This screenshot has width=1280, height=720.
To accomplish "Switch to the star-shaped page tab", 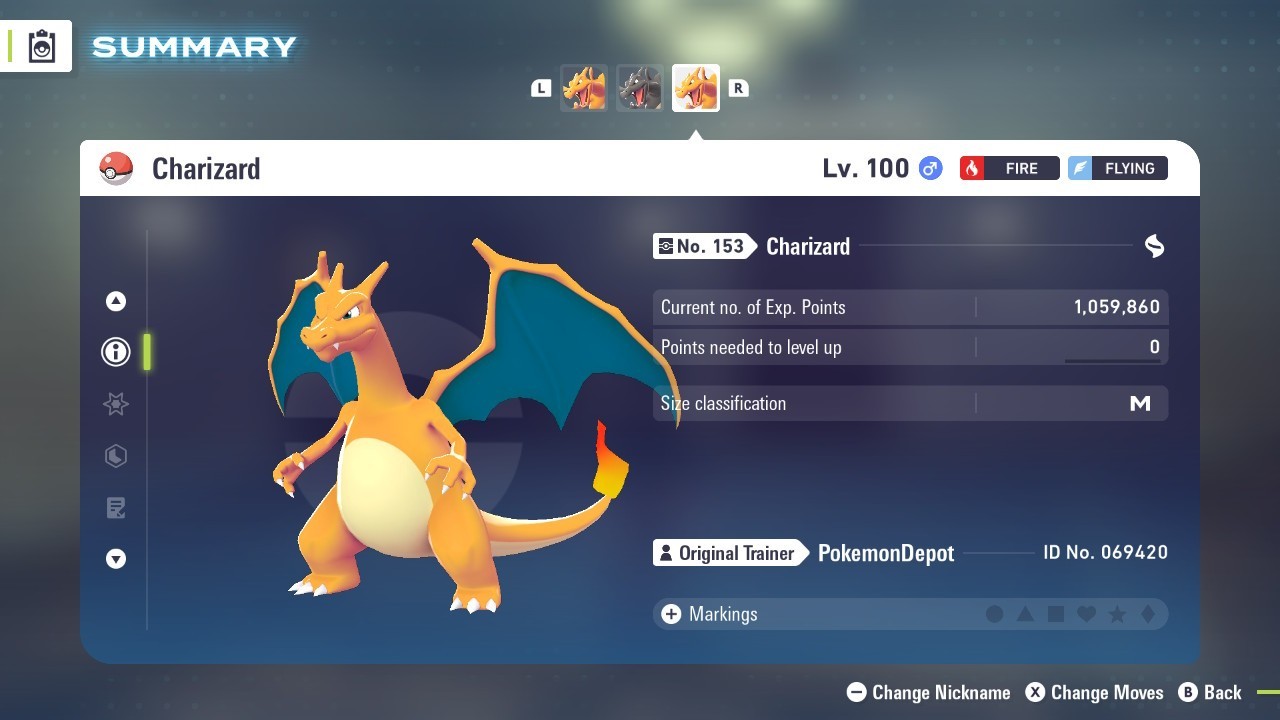I will pyautogui.click(x=116, y=404).
